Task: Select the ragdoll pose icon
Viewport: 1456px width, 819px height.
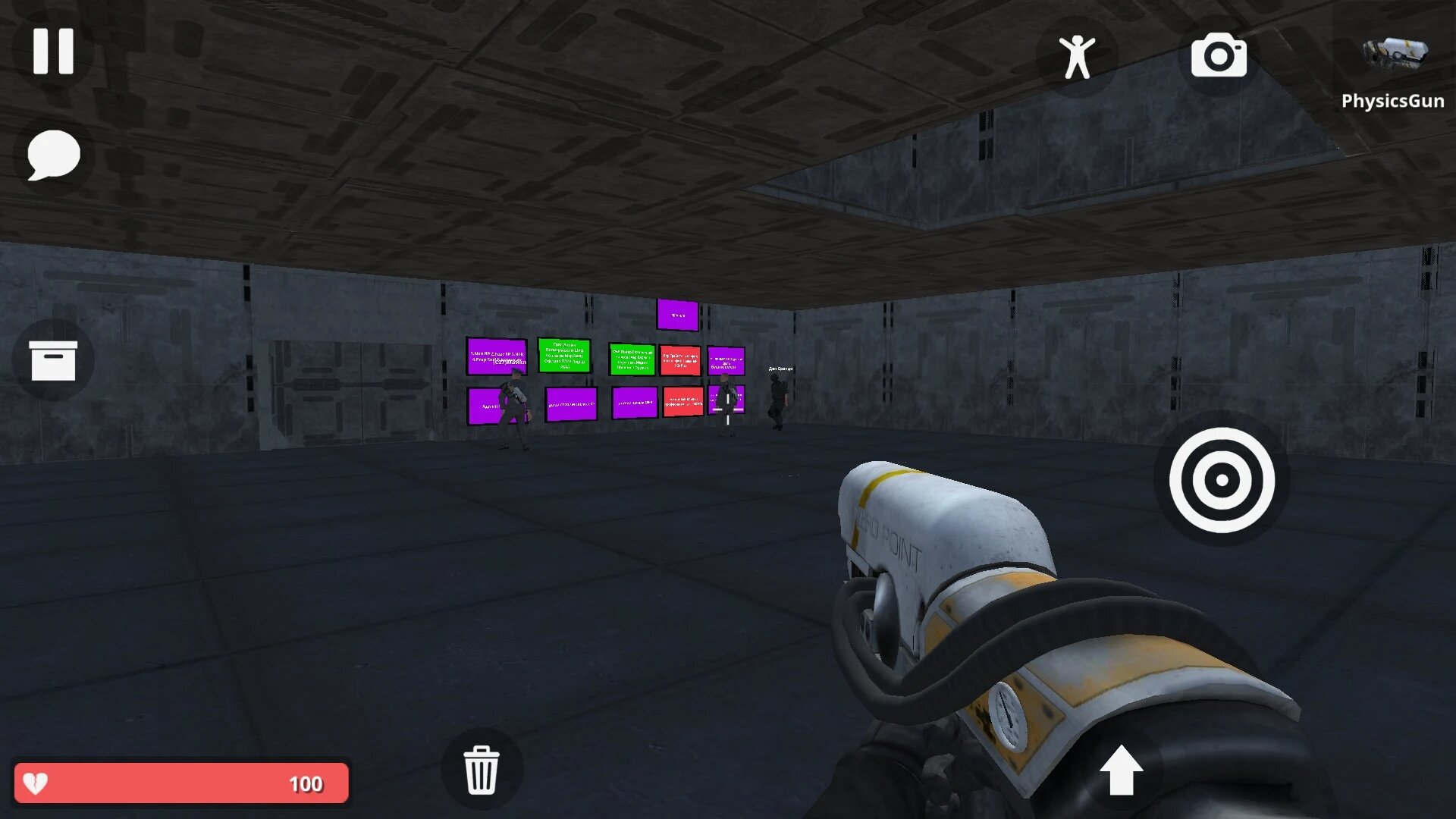Action: click(1078, 57)
